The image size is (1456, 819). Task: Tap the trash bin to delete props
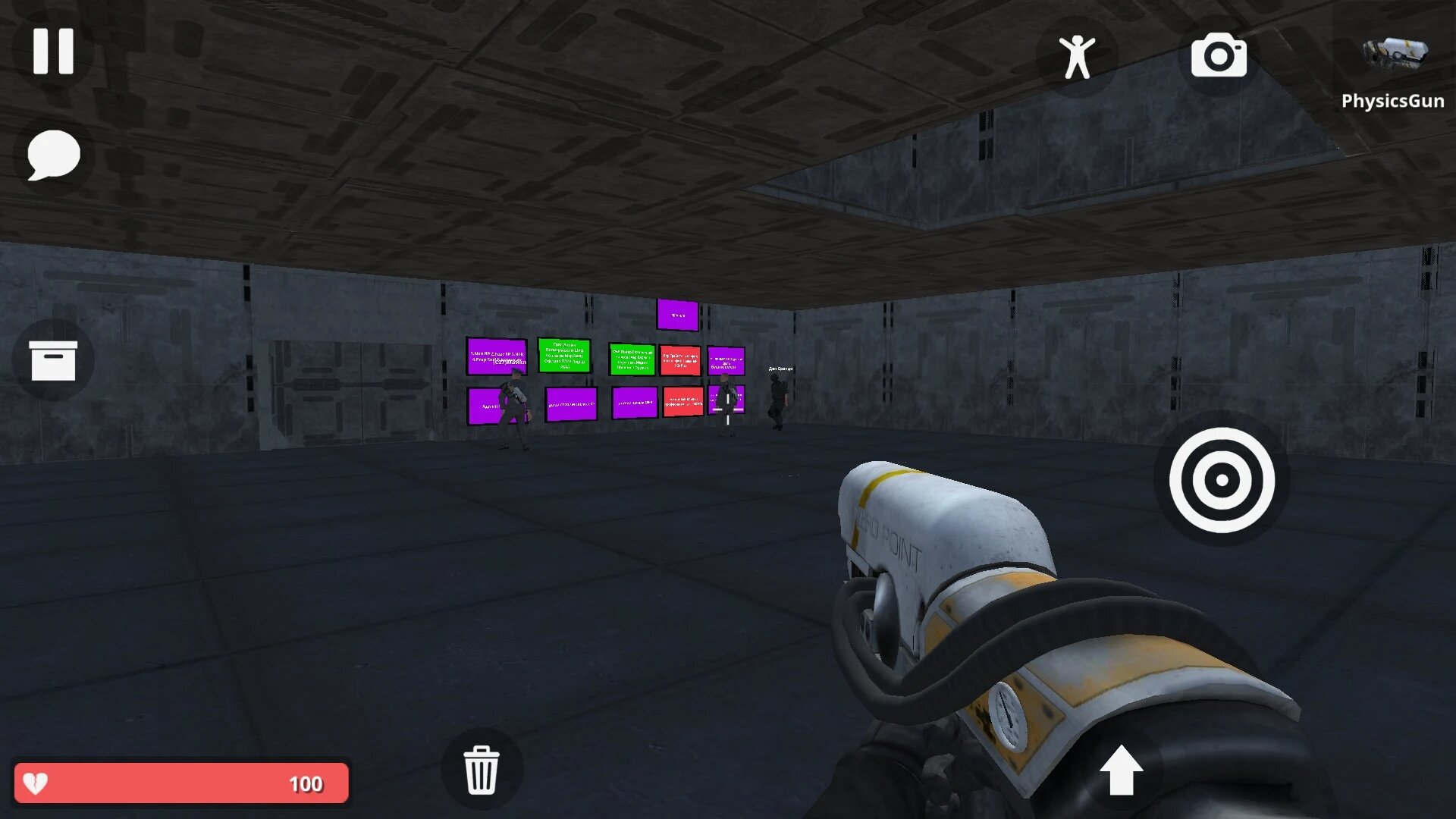[x=482, y=768]
